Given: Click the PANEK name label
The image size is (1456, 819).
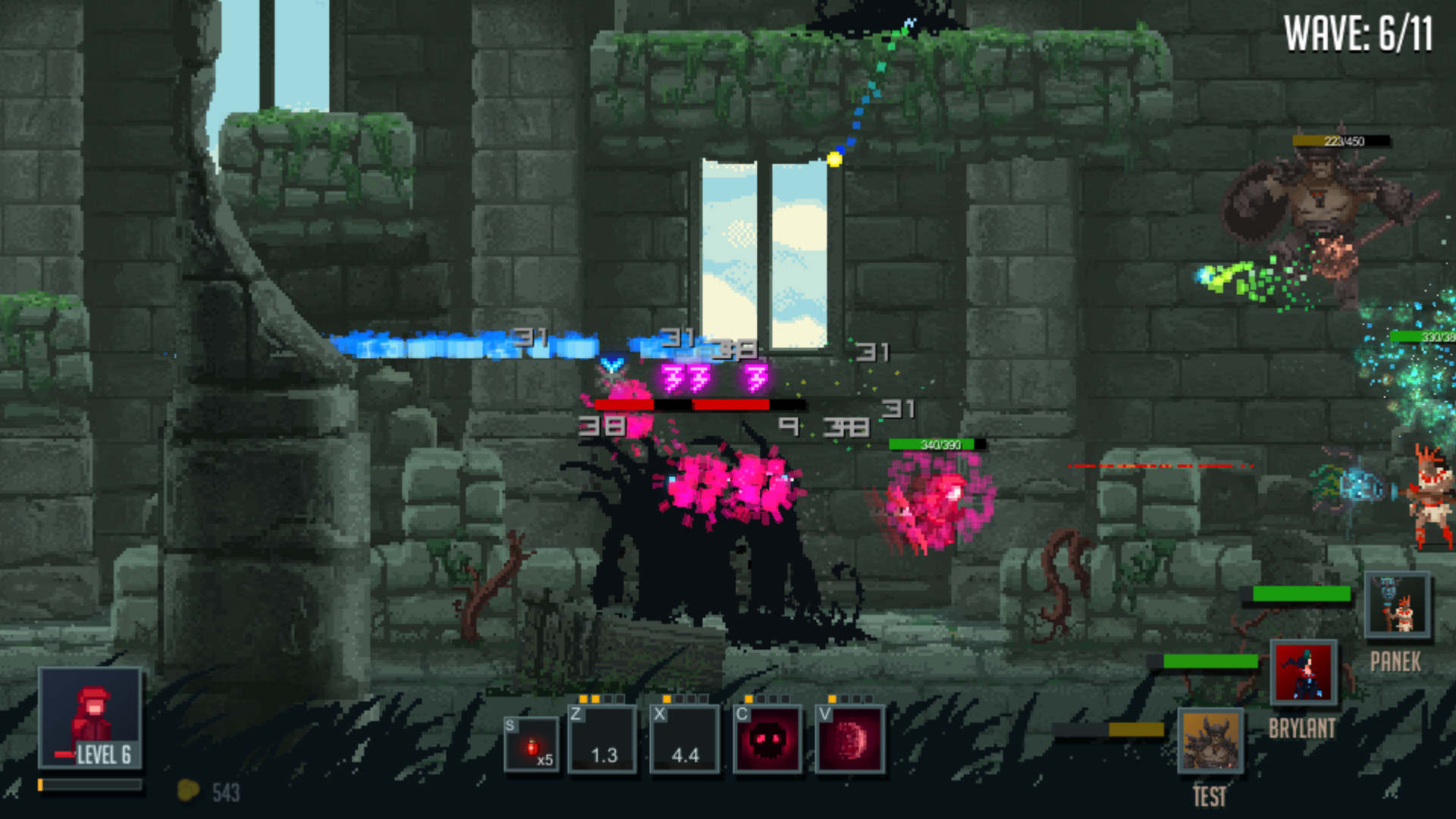Looking at the screenshot, I should [1395, 662].
